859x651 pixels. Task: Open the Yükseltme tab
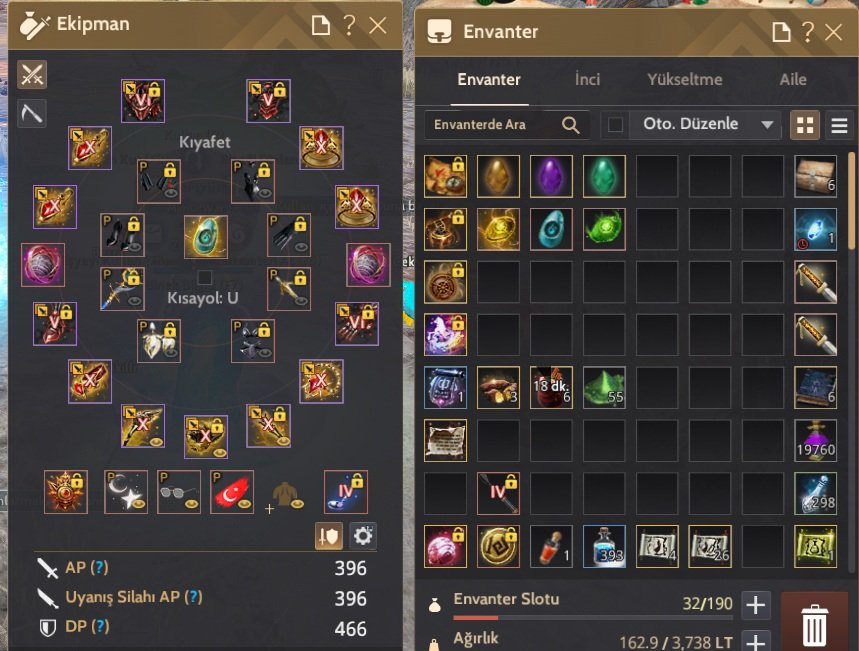click(685, 80)
